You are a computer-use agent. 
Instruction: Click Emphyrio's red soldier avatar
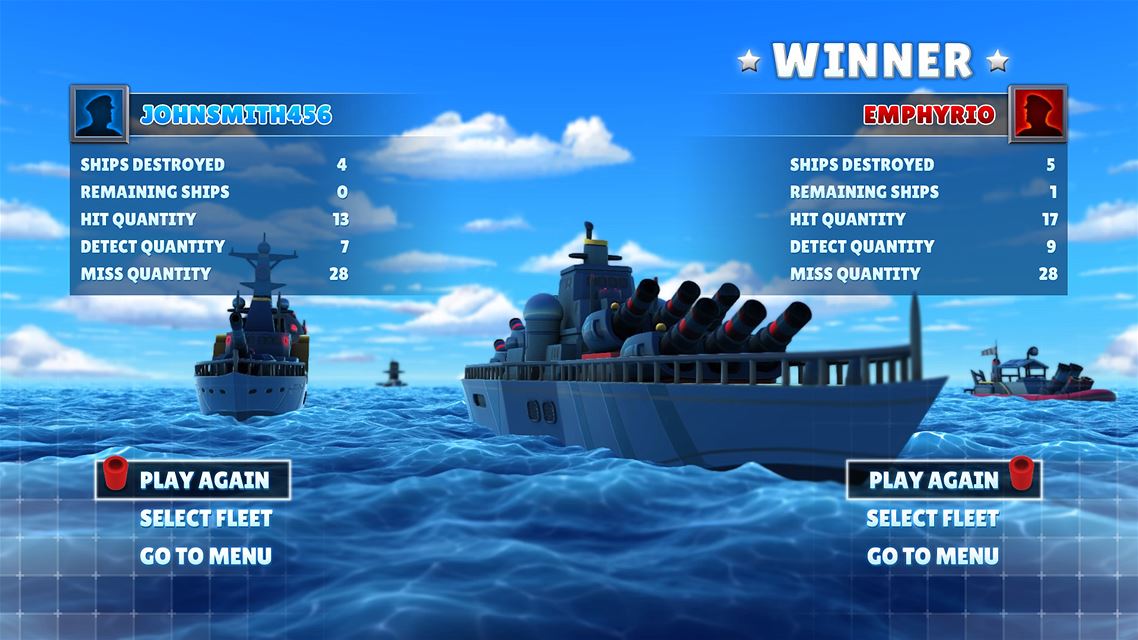click(1037, 114)
